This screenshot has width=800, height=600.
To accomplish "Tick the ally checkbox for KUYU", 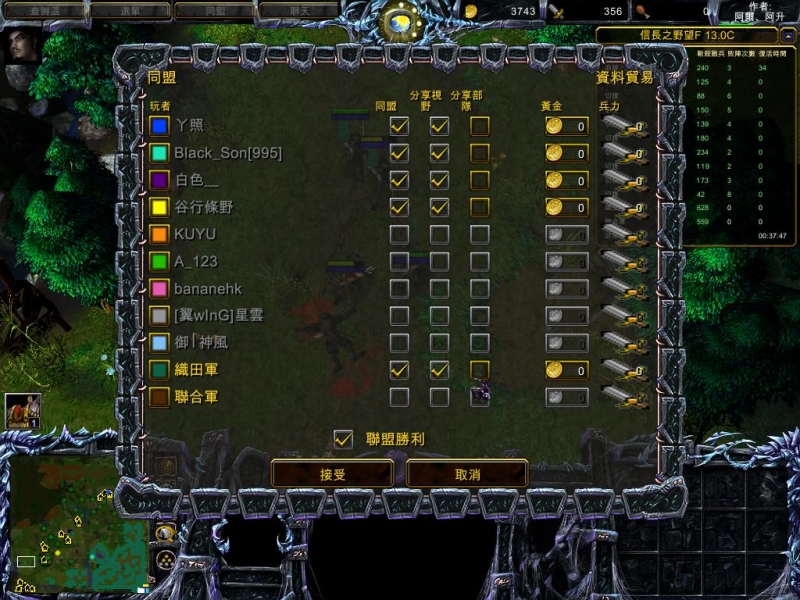I will (399, 234).
